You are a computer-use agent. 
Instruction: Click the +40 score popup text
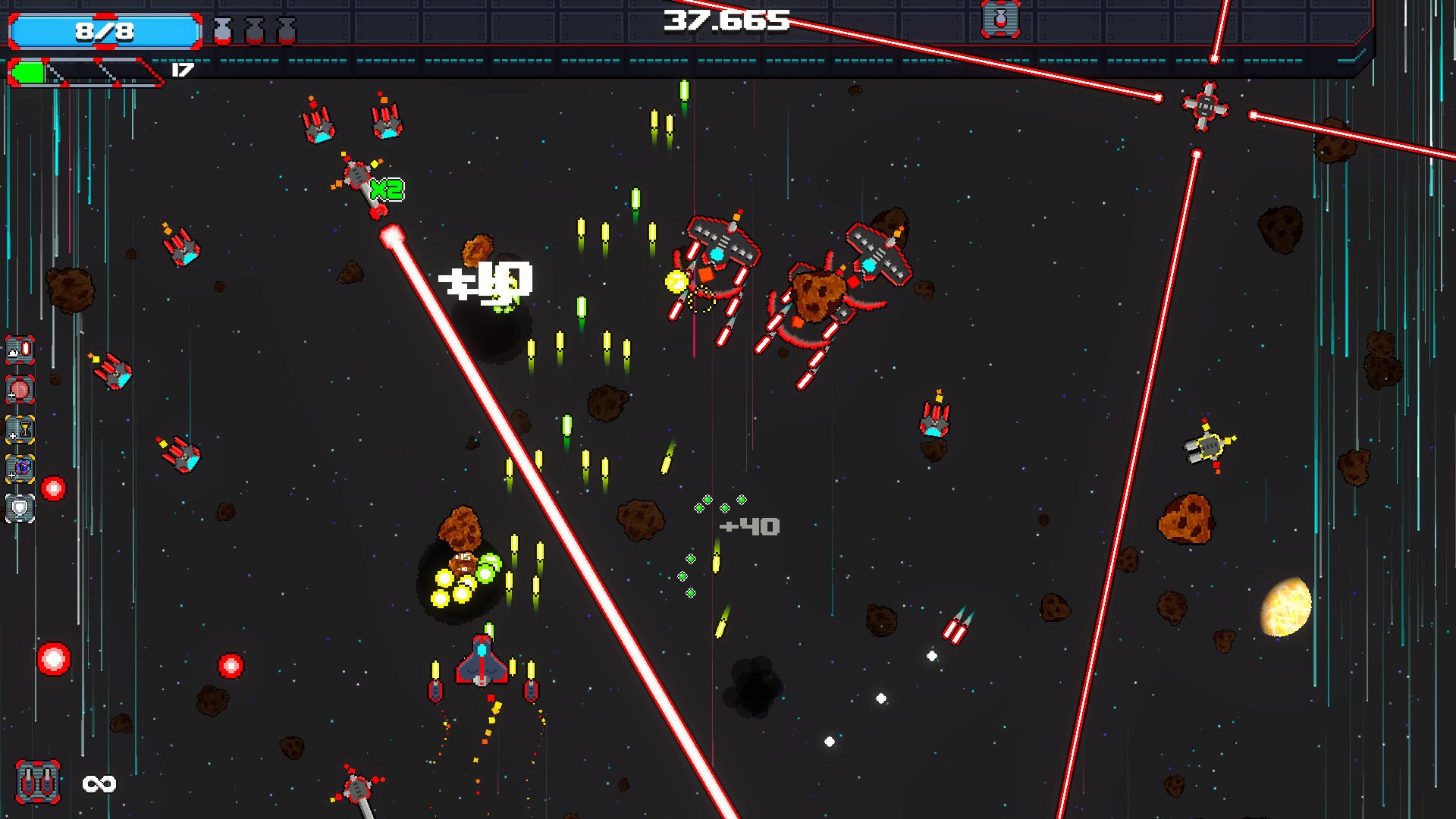(x=748, y=526)
